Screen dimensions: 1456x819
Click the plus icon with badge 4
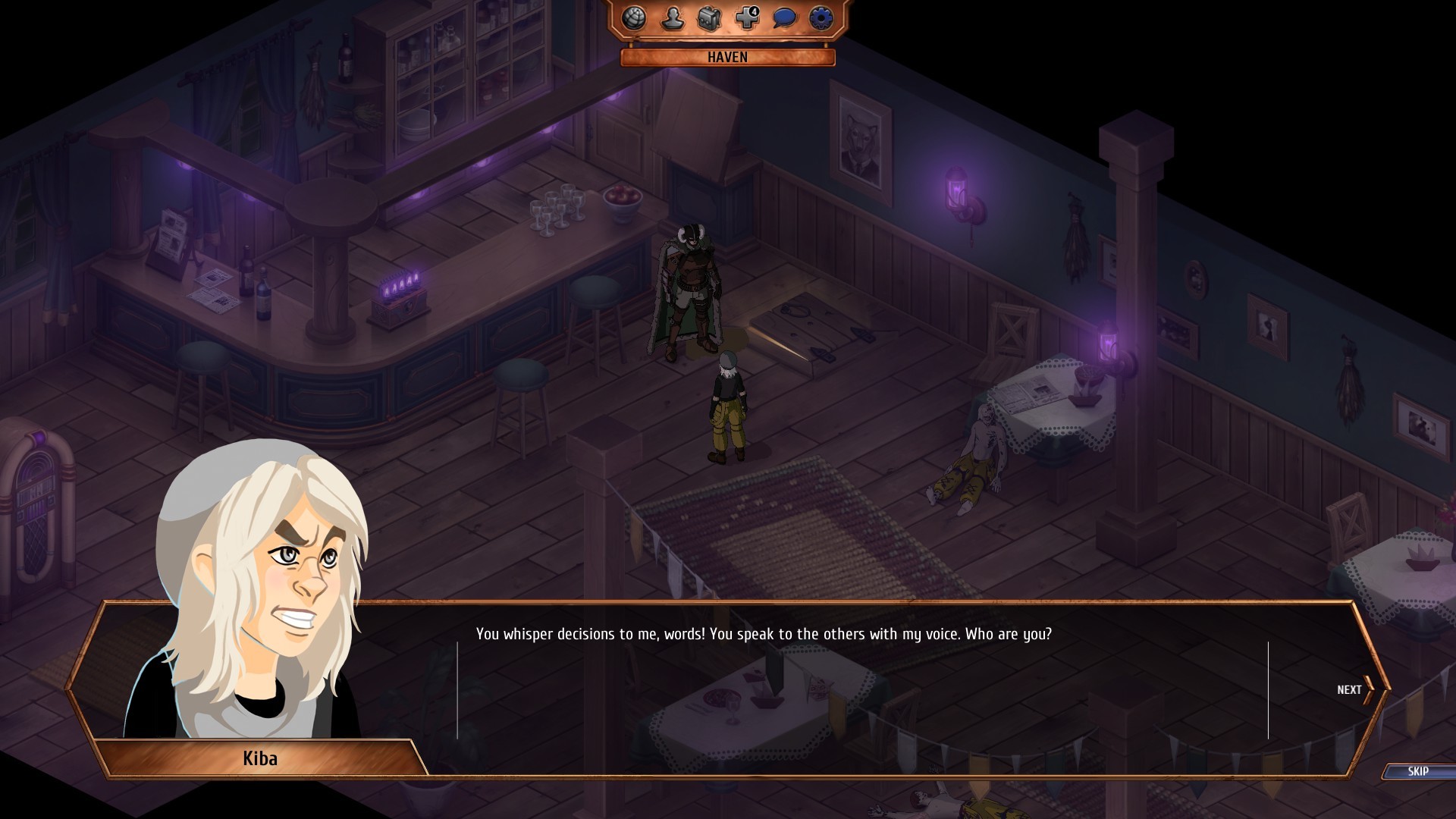click(x=747, y=17)
